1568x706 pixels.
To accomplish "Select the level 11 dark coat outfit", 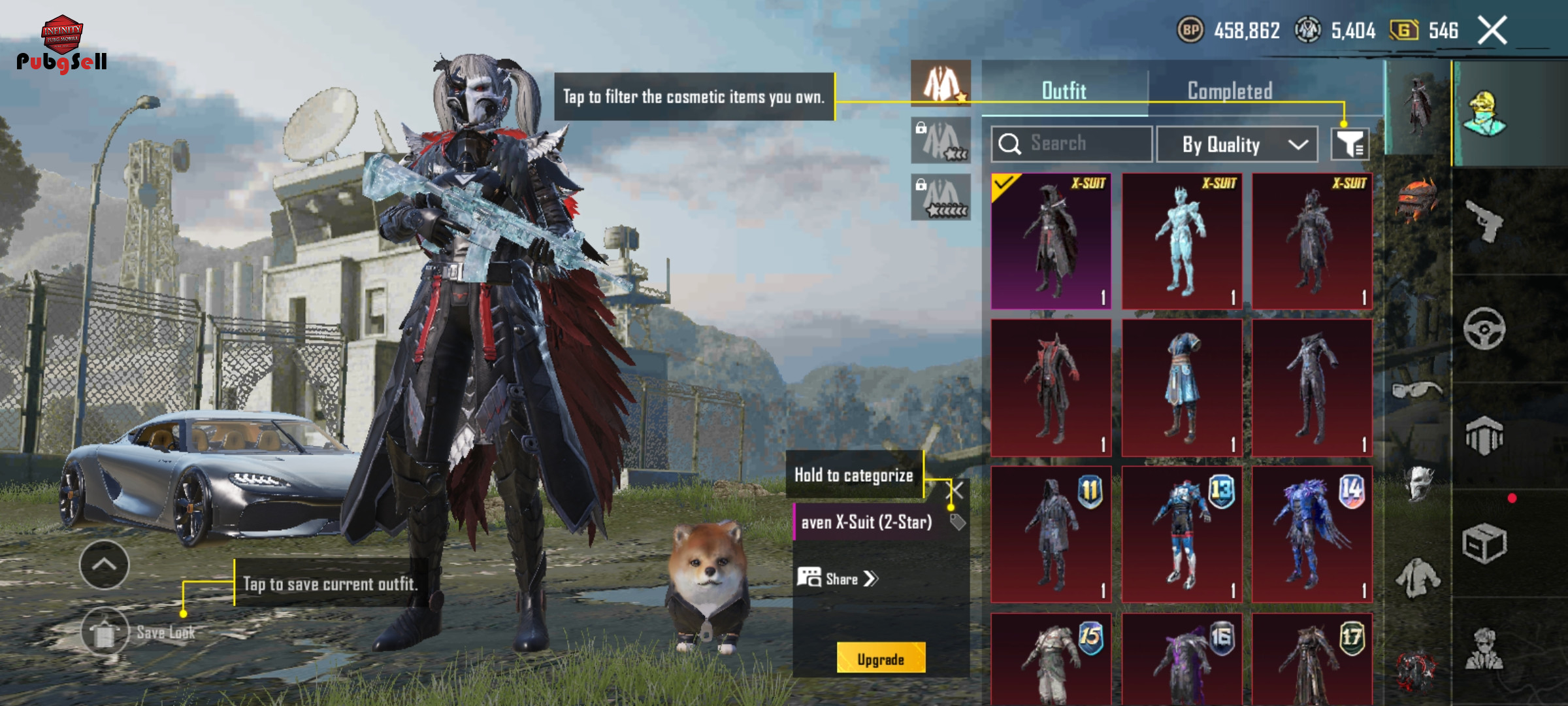I will click(x=1051, y=534).
